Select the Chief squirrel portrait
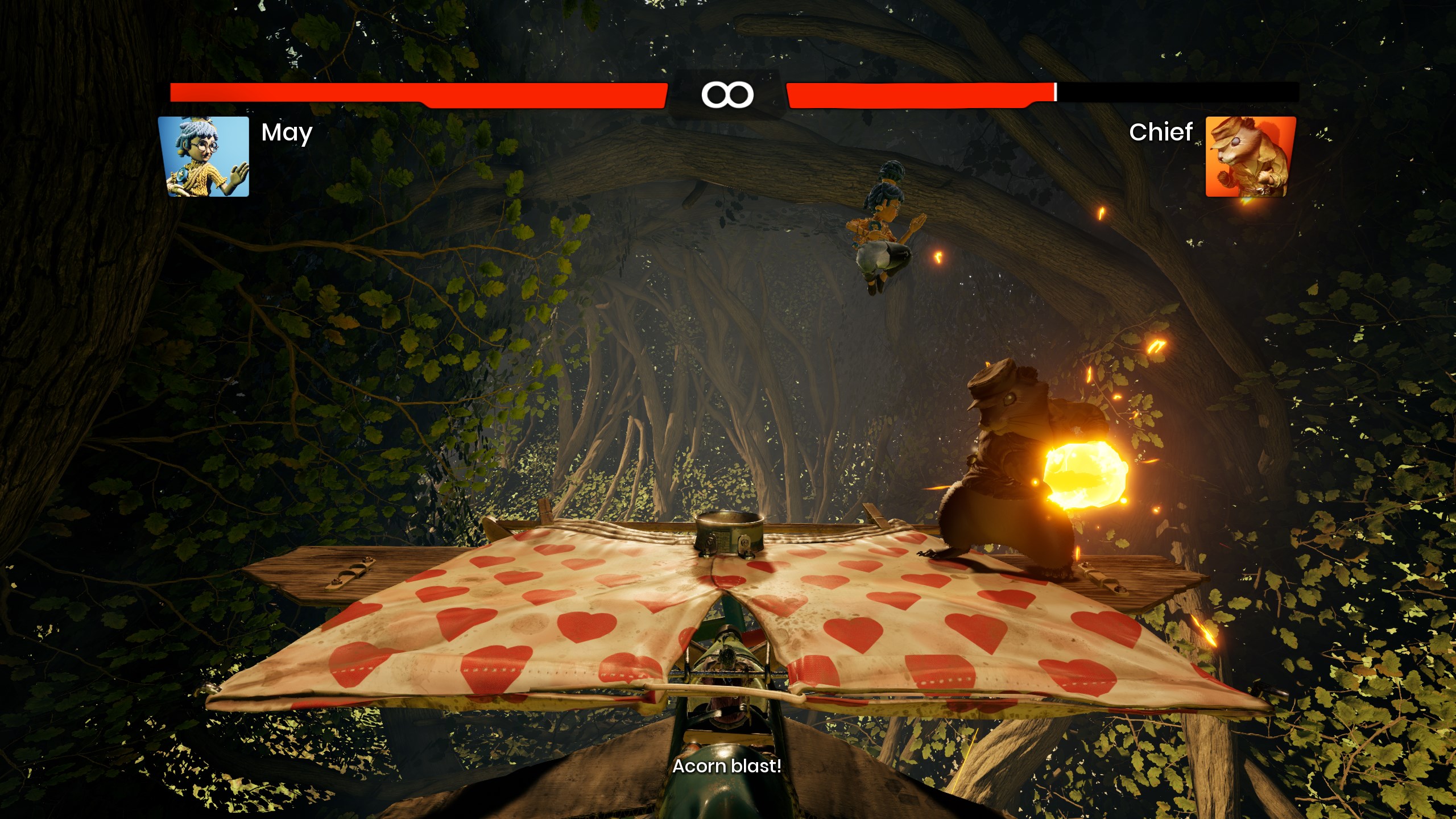Screen dimensions: 1456x819 pyautogui.click(x=1251, y=156)
